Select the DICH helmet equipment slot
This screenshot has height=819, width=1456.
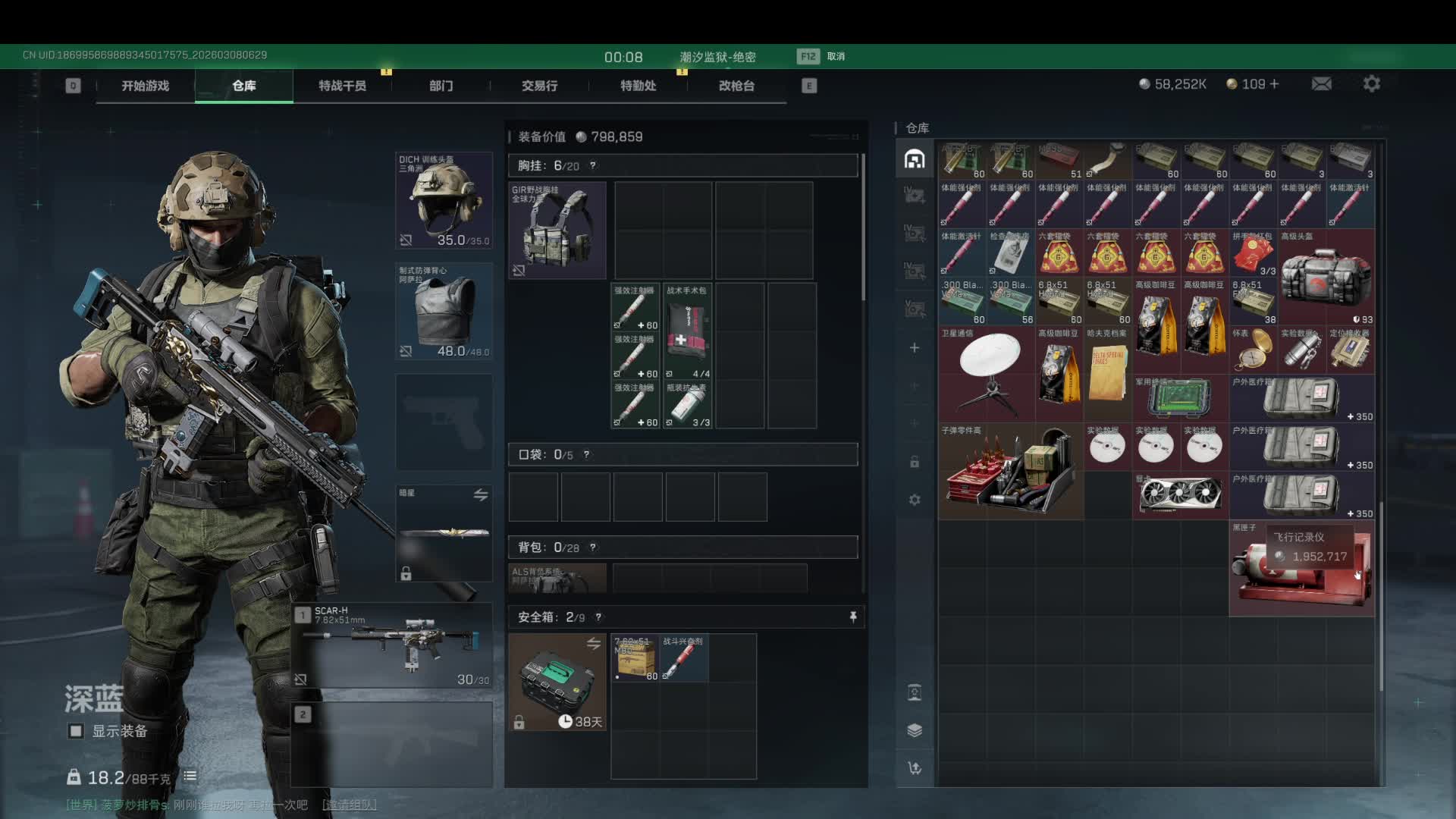[444, 200]
